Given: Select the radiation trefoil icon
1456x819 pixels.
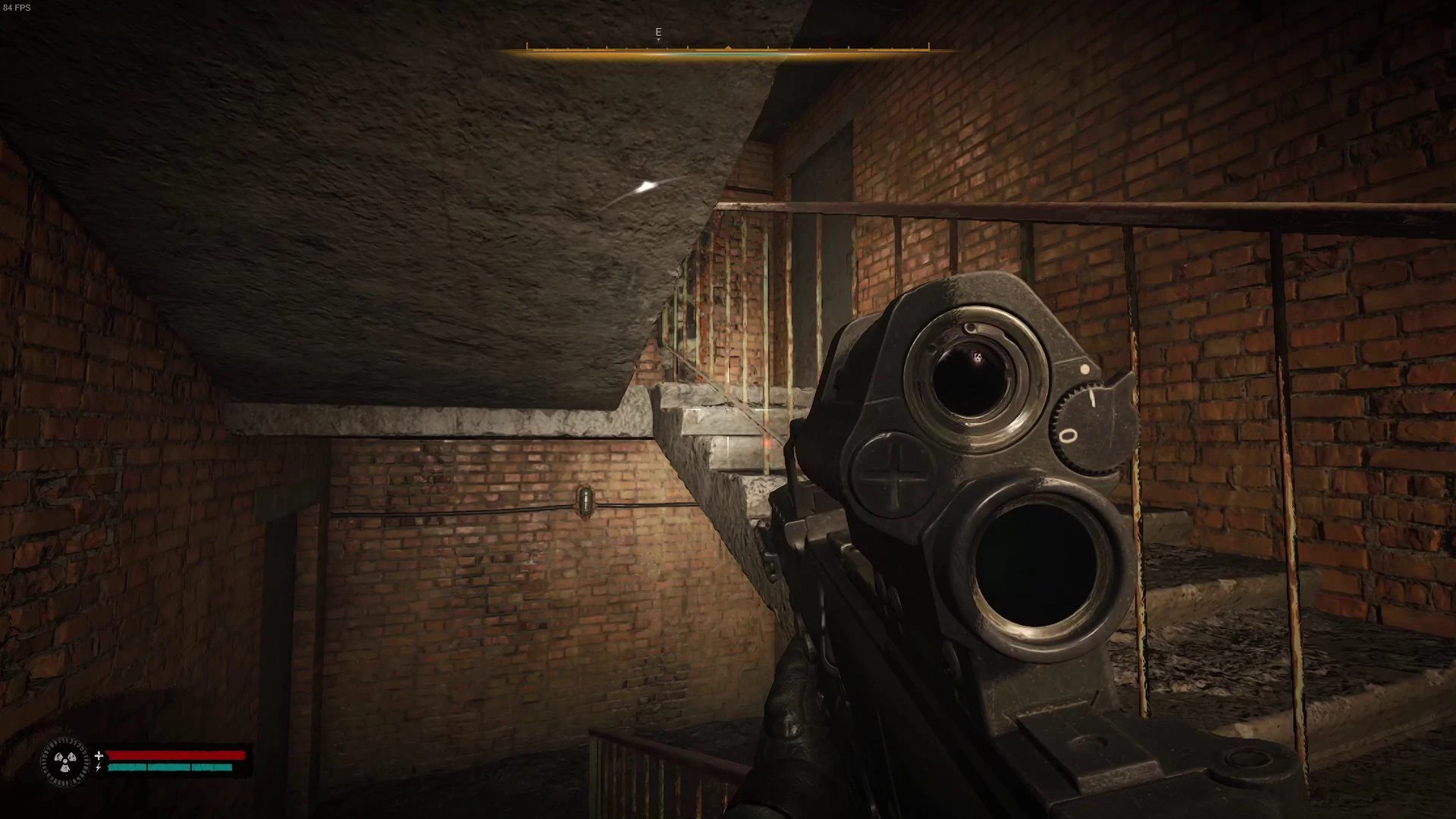Looking at the screenshot, I should [64, 761].
